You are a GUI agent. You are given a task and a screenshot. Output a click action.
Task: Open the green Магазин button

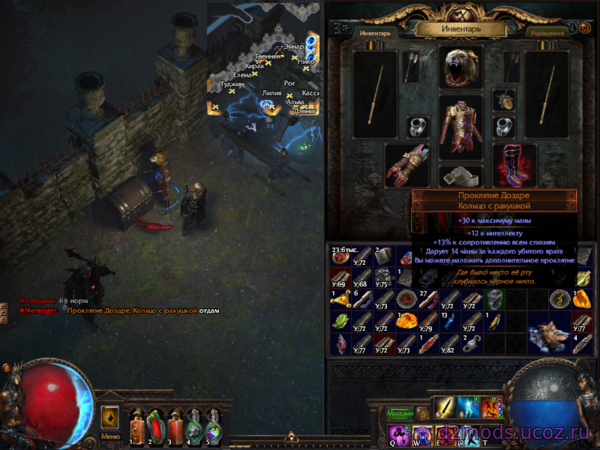pos(401,411)
